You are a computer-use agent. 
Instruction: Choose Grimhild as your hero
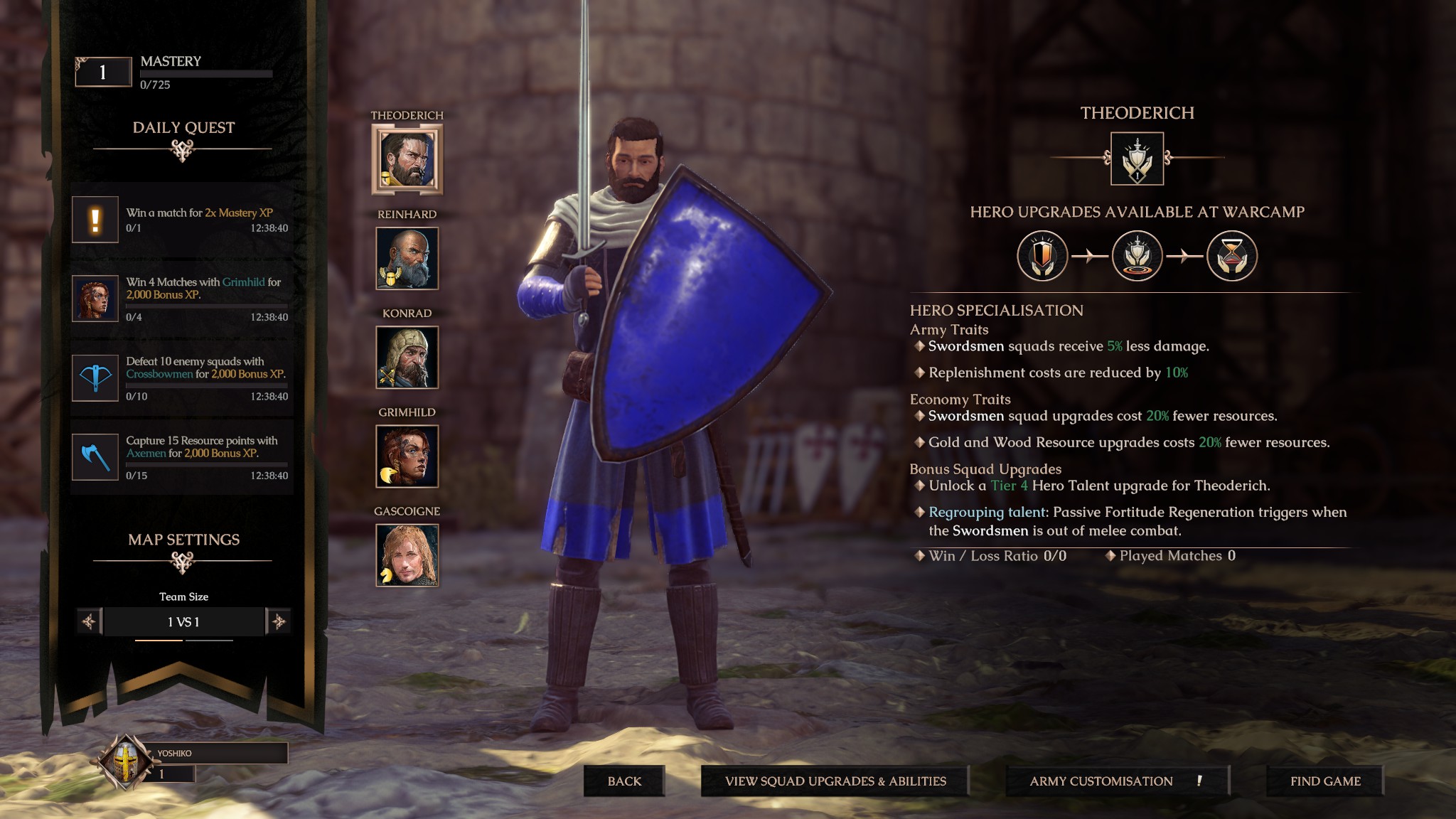(x=407, y=456)
